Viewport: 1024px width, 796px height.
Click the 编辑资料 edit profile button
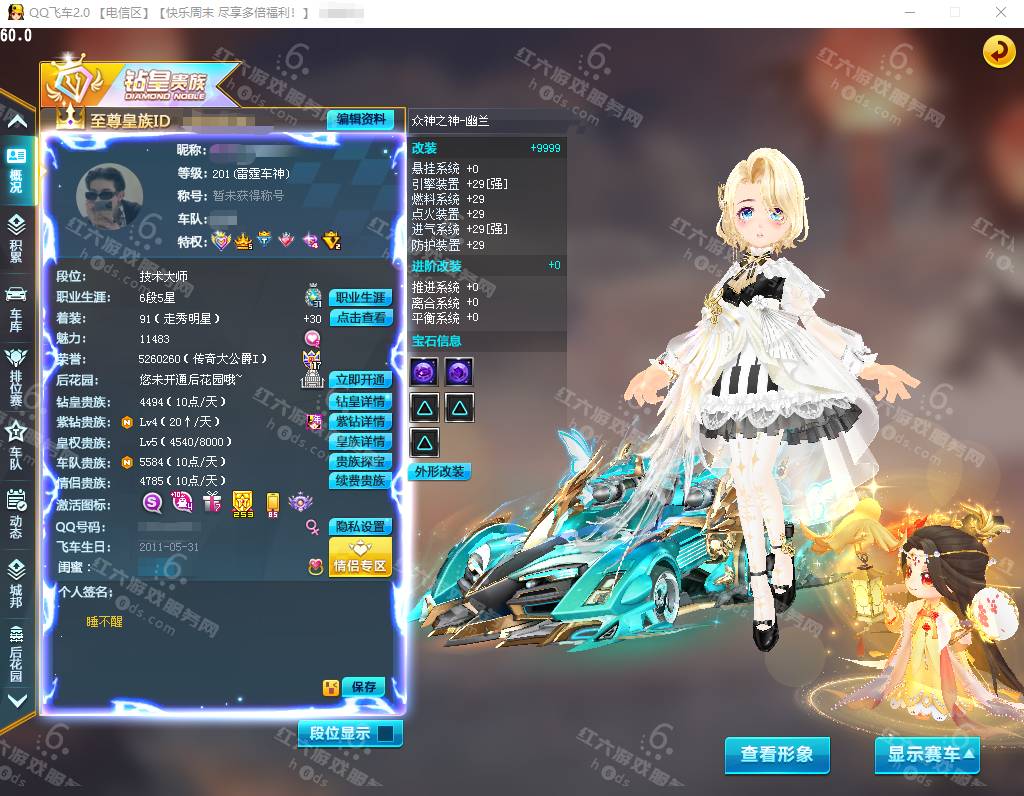tap(360, 119)
